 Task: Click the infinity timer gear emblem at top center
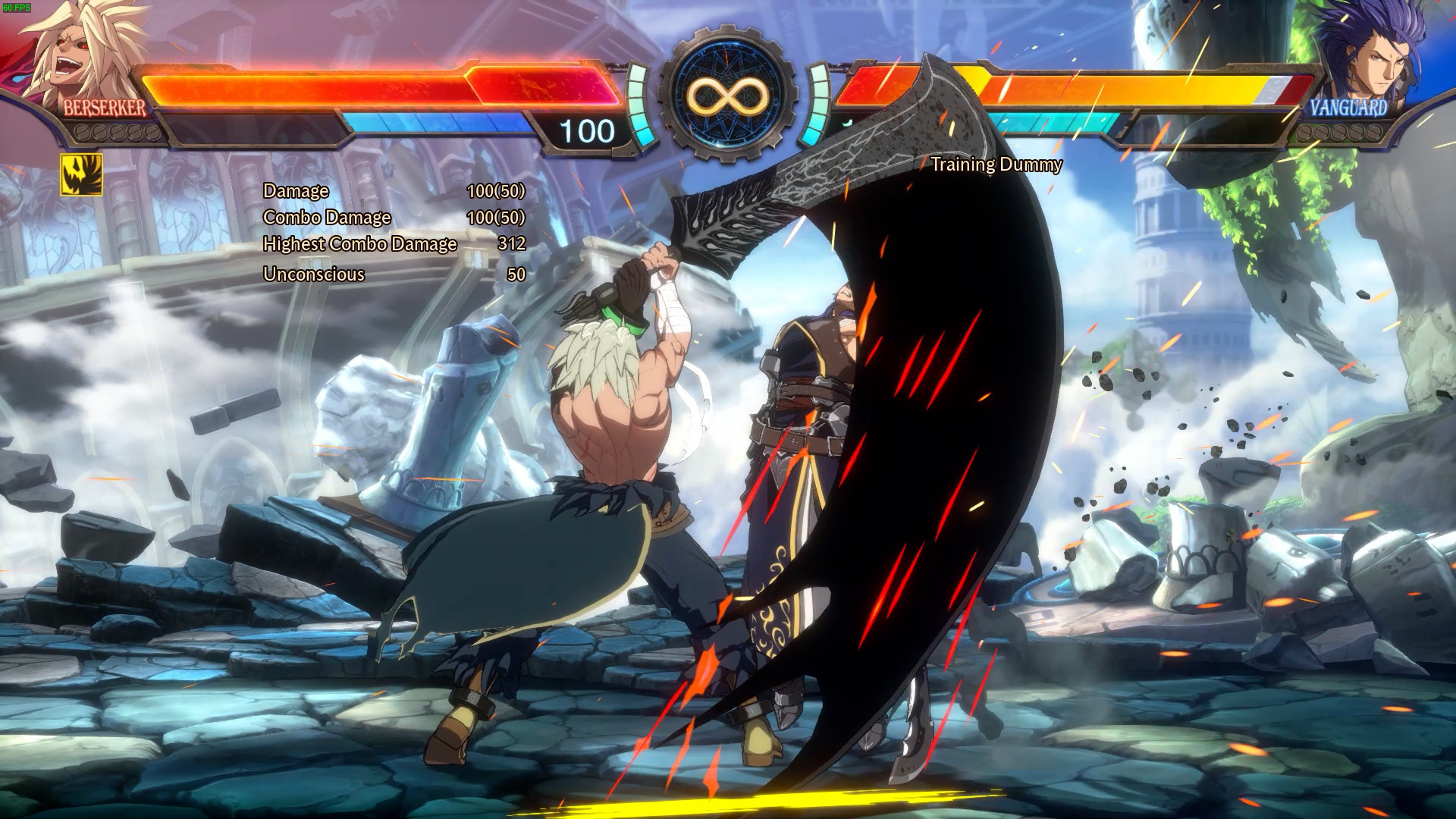pos(728,99)
